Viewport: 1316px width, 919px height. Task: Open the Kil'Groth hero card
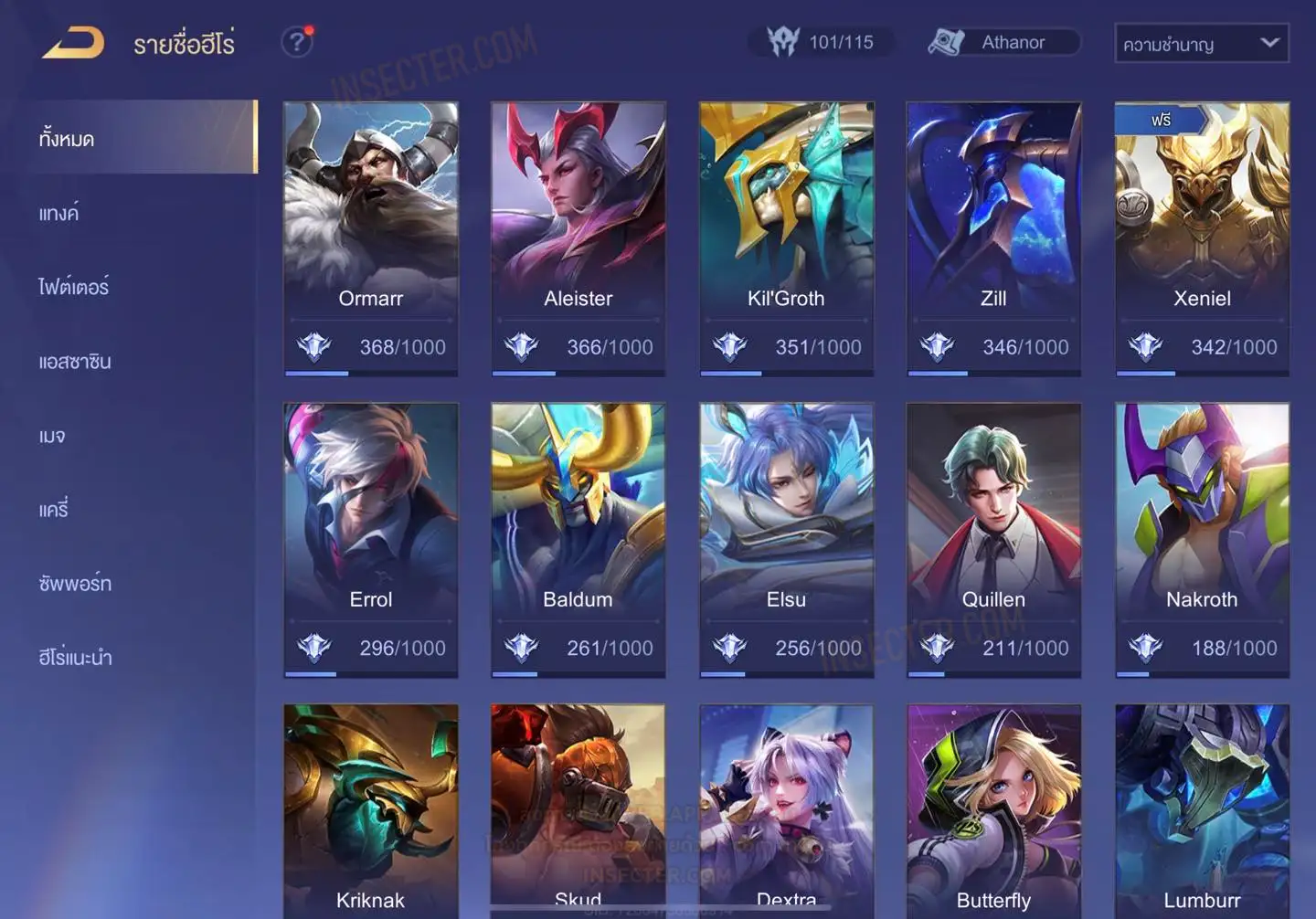pos(786,238)
